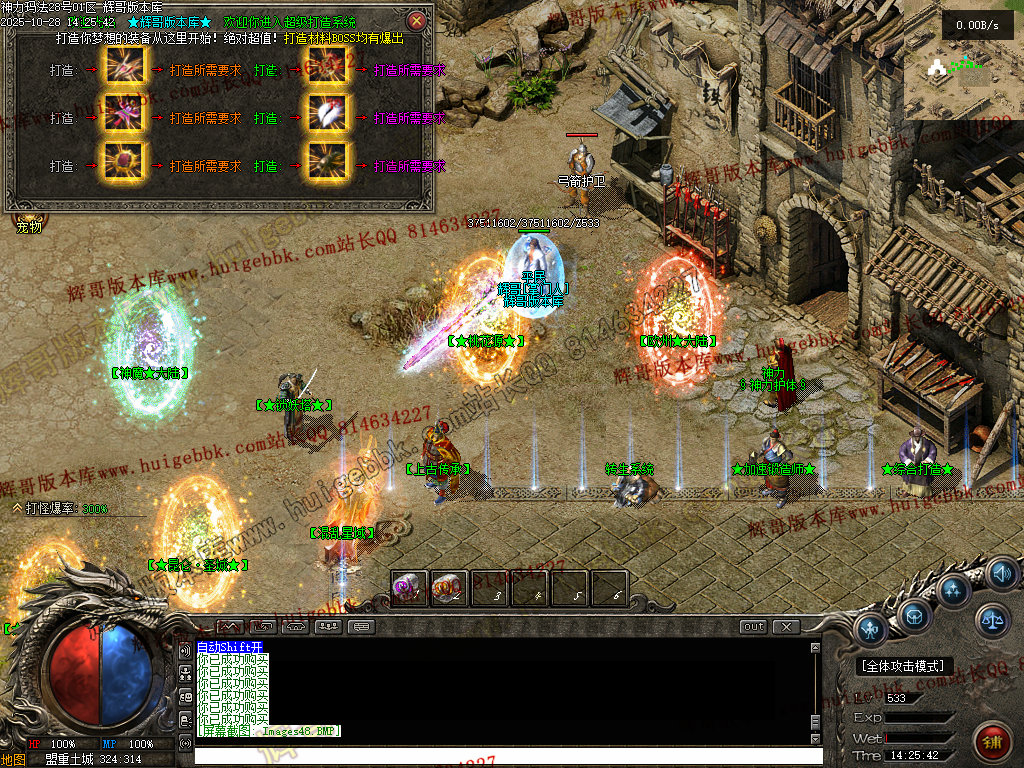Use the item in hotbar slot 1
Image resolution: width=1024 pixels, height=768 pixels.
409,588
